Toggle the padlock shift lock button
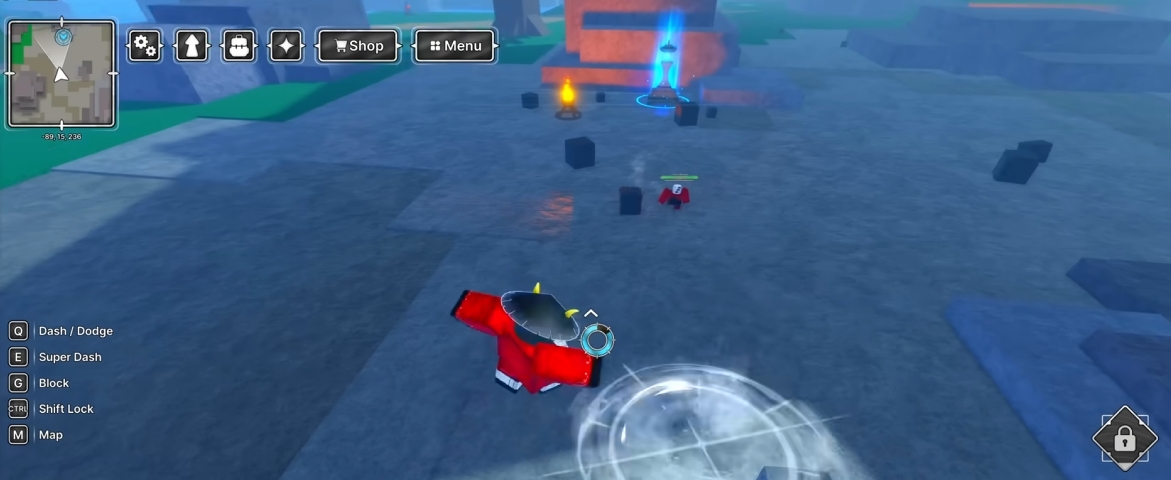Image resolution: width=1171 pixels, height=480 pixels. click(1124, 438)
